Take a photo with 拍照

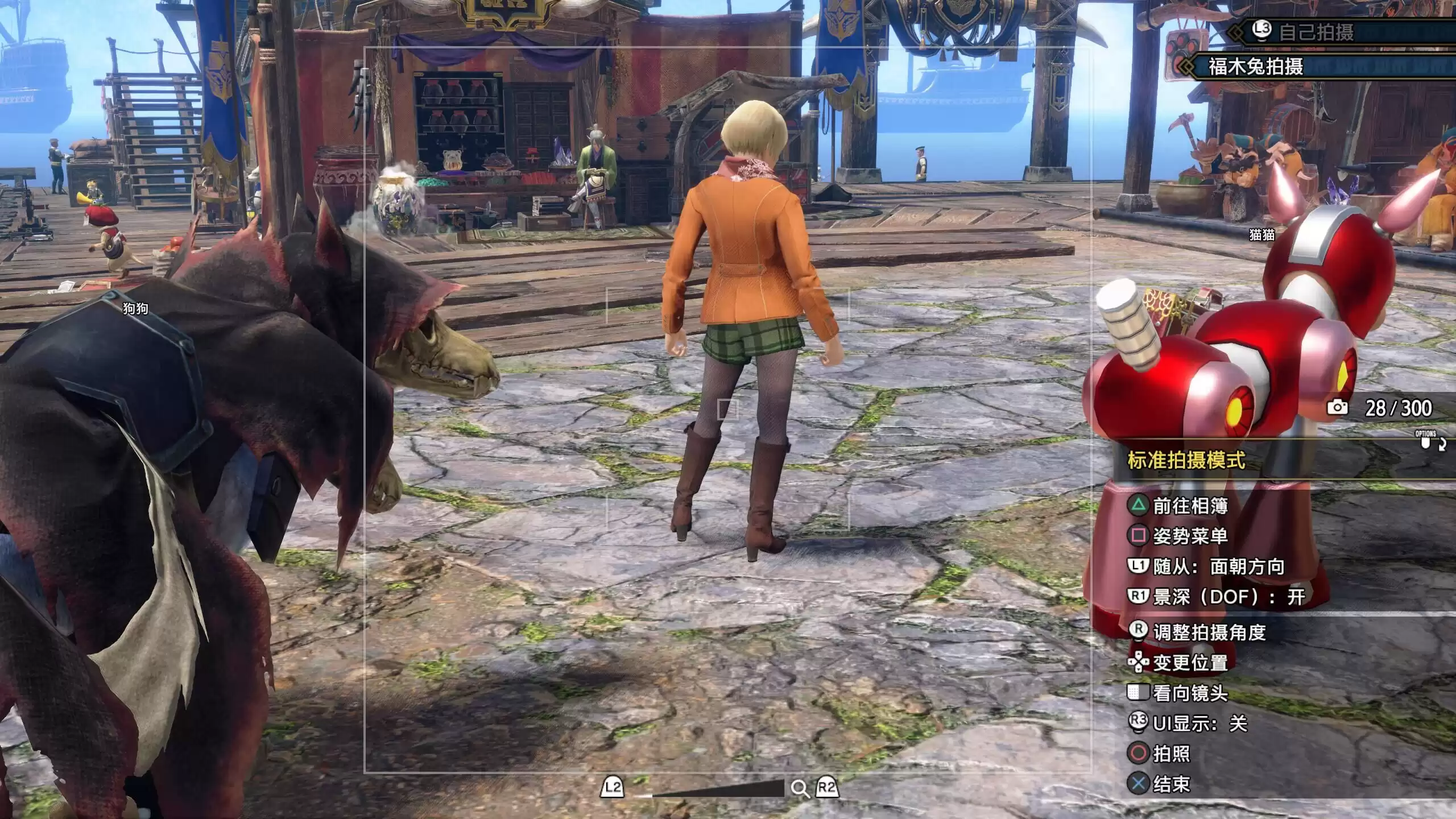pyautogui.click(x=1171, y=754)
